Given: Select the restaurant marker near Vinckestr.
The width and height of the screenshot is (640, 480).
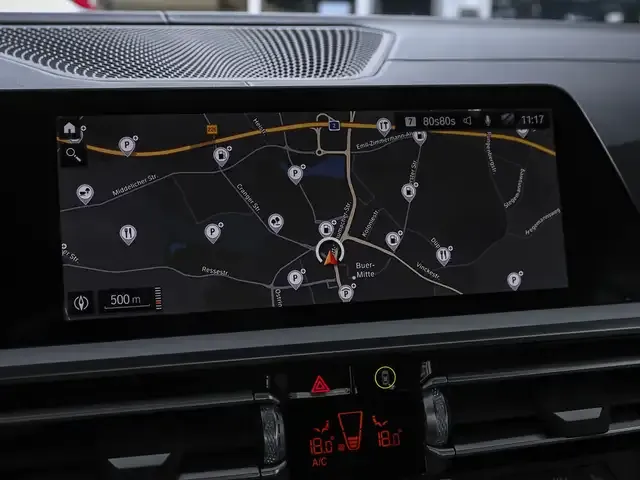Looking at the screenshot, I should (x=443, y=255).
